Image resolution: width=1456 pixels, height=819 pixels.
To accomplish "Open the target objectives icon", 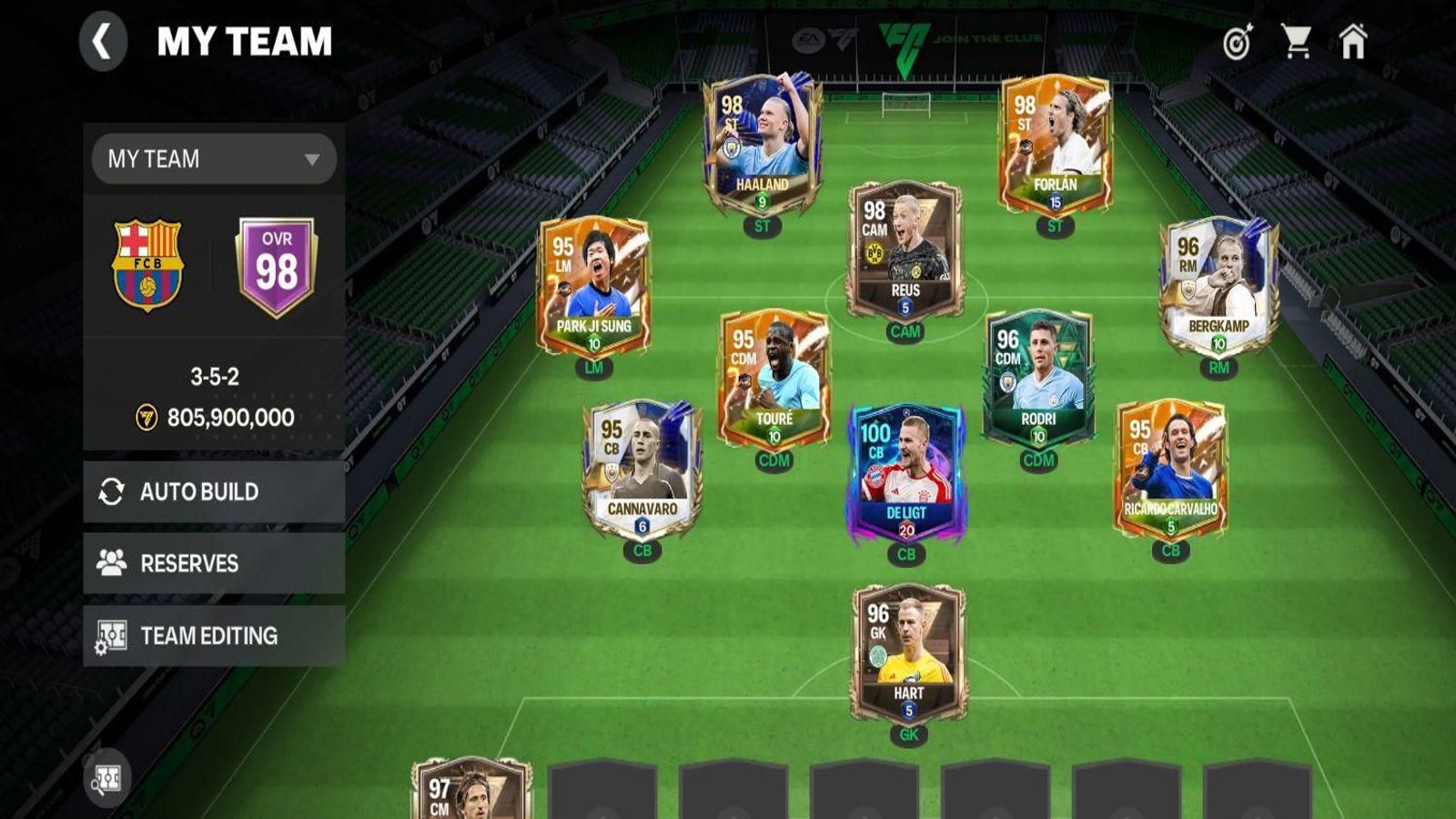I will 1238,42.
